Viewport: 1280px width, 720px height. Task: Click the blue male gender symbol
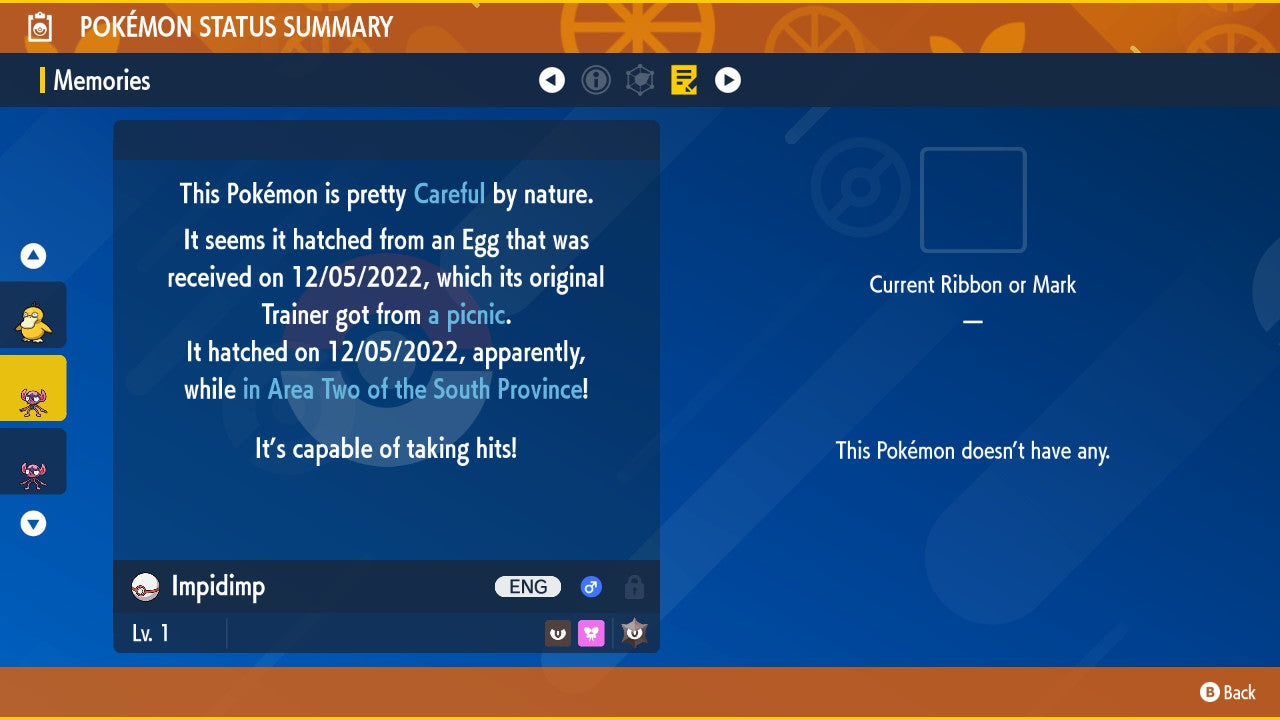591,587
